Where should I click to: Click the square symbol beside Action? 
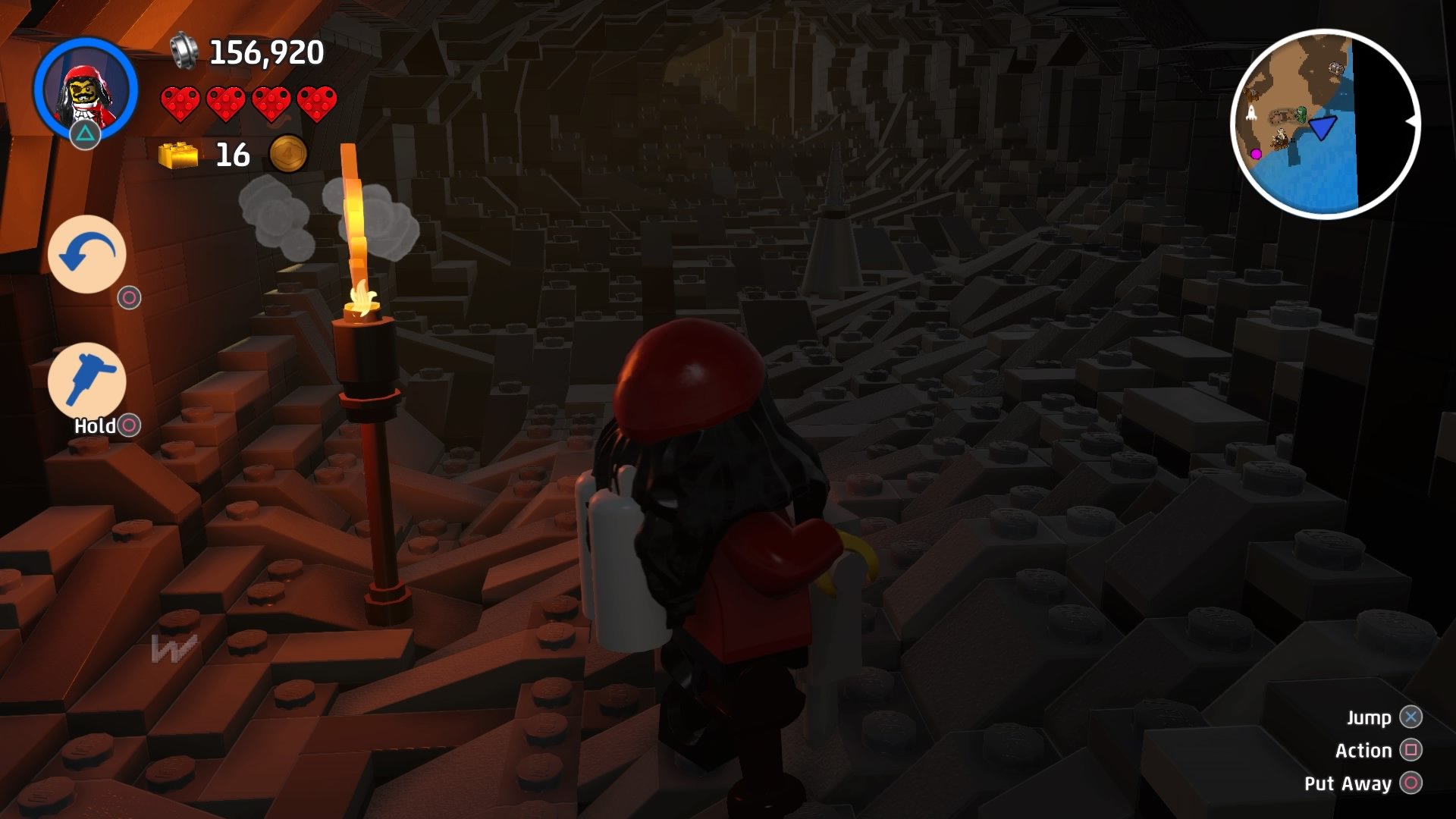(x=1410, y=749)
